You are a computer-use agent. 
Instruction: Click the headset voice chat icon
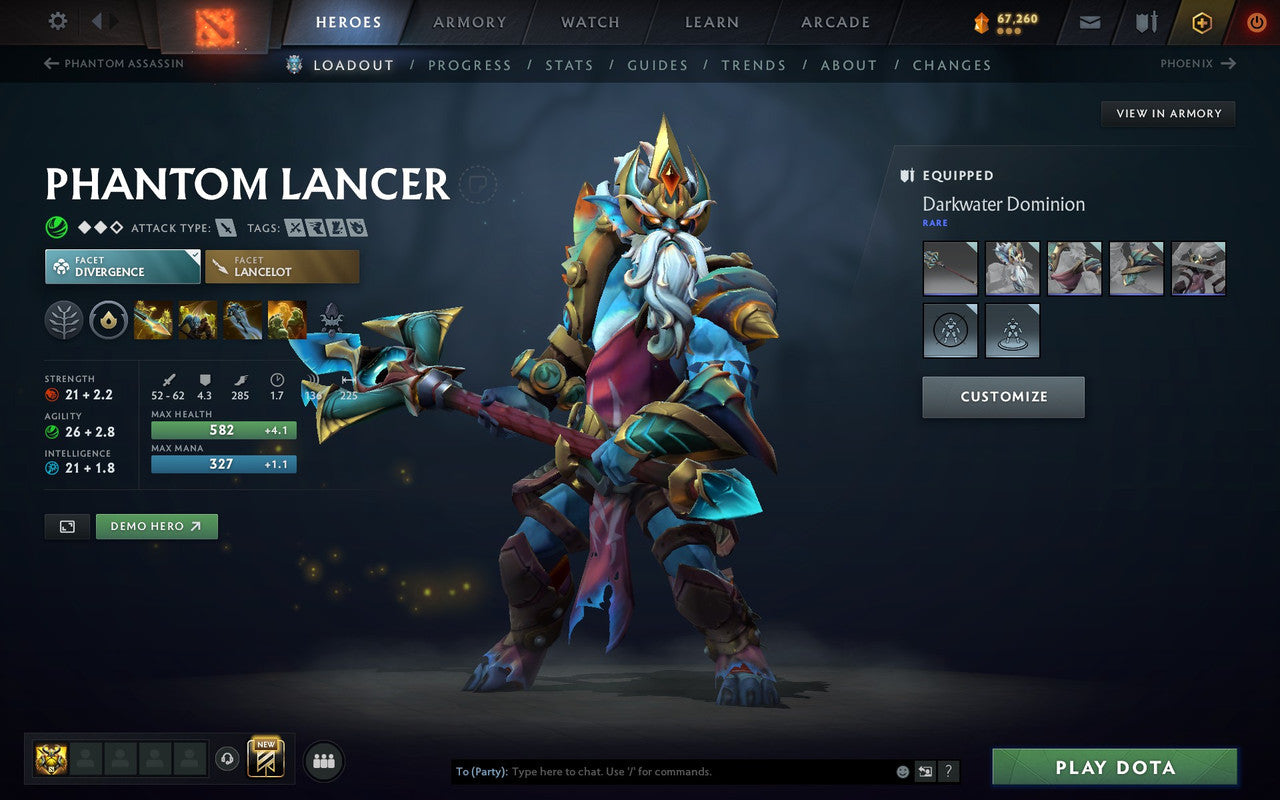(228, 760)
